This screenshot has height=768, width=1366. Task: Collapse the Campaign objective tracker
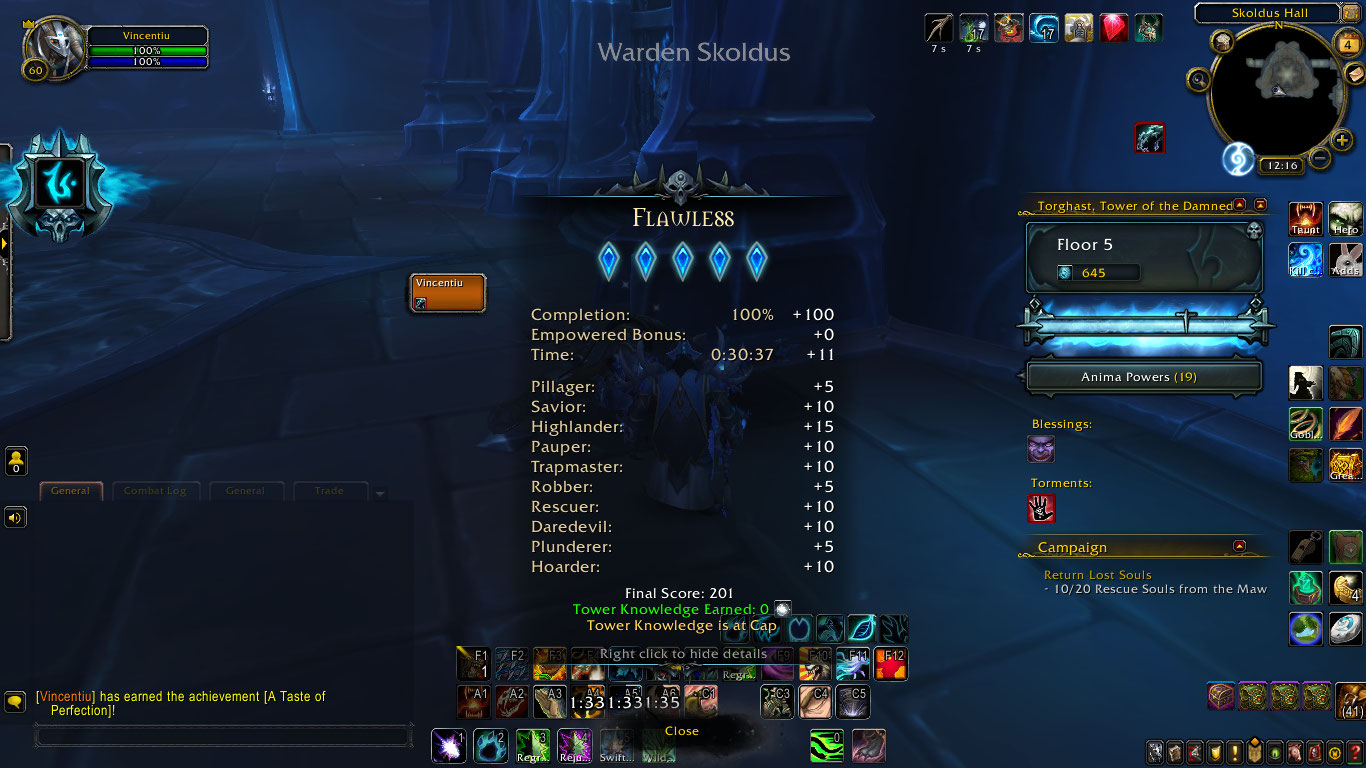point(1241,546)
